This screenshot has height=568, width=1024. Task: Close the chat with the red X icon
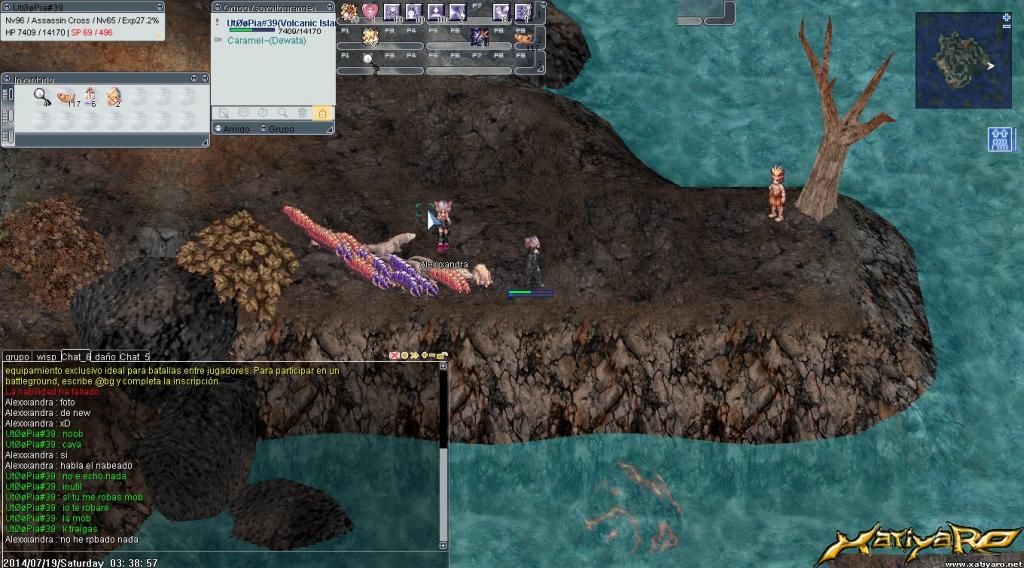(394, 355)
